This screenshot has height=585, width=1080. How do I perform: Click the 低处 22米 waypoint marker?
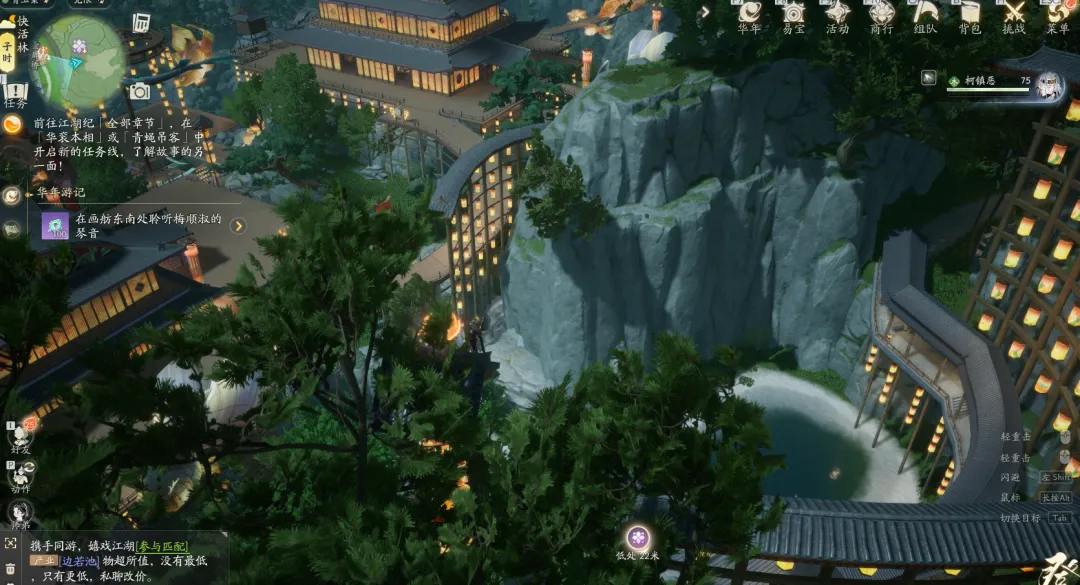(638, 538)
